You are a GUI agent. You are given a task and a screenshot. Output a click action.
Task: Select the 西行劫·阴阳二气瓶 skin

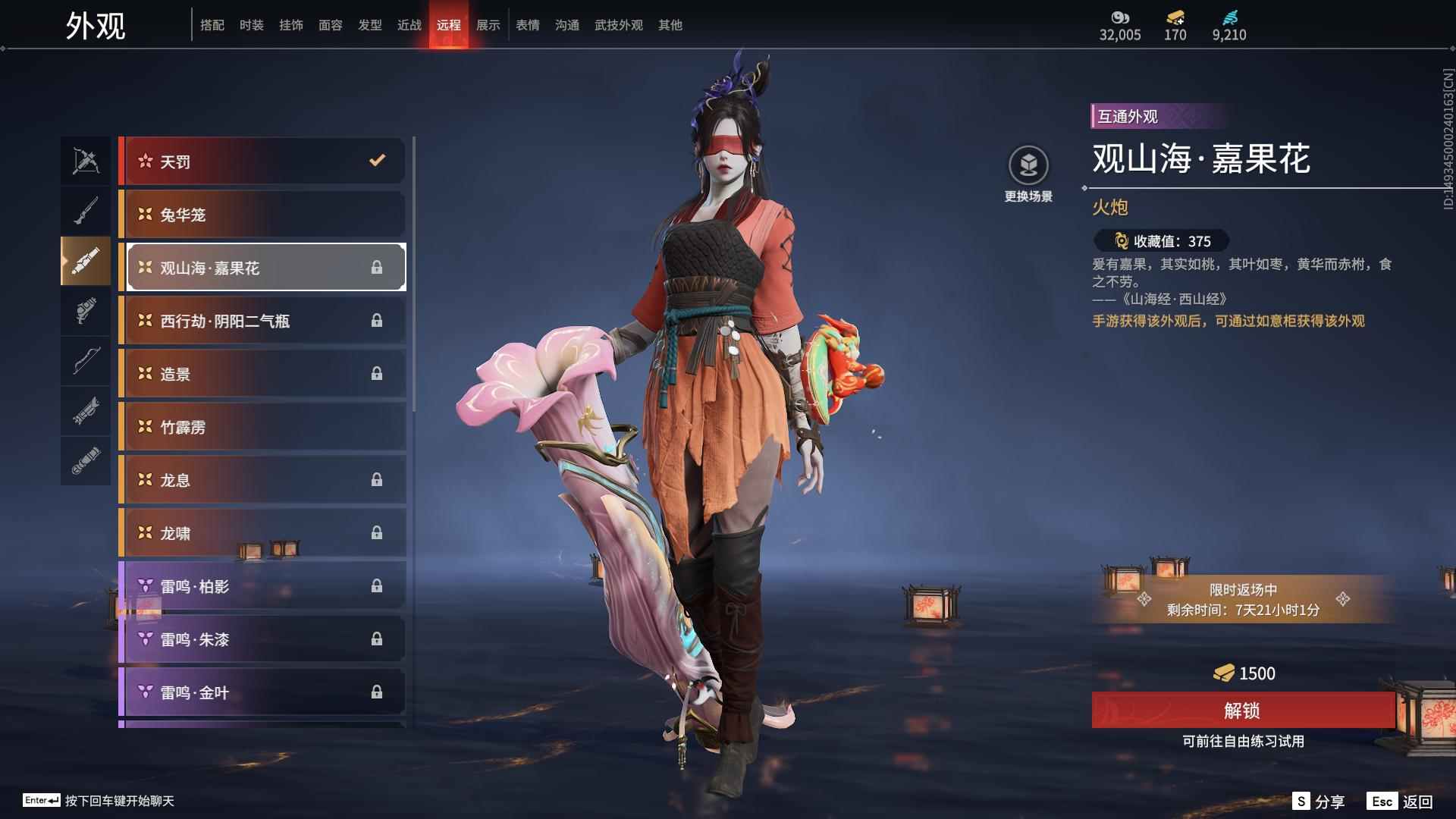262,321
